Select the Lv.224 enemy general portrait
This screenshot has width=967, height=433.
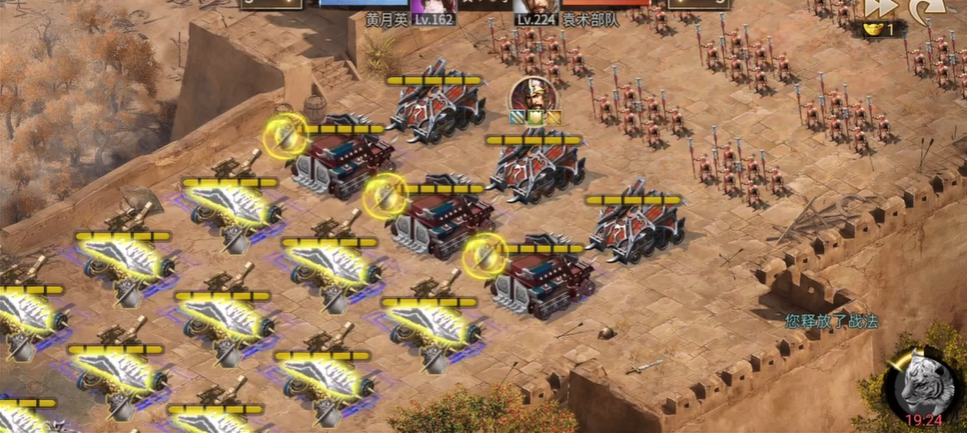[x=535, y=7]
